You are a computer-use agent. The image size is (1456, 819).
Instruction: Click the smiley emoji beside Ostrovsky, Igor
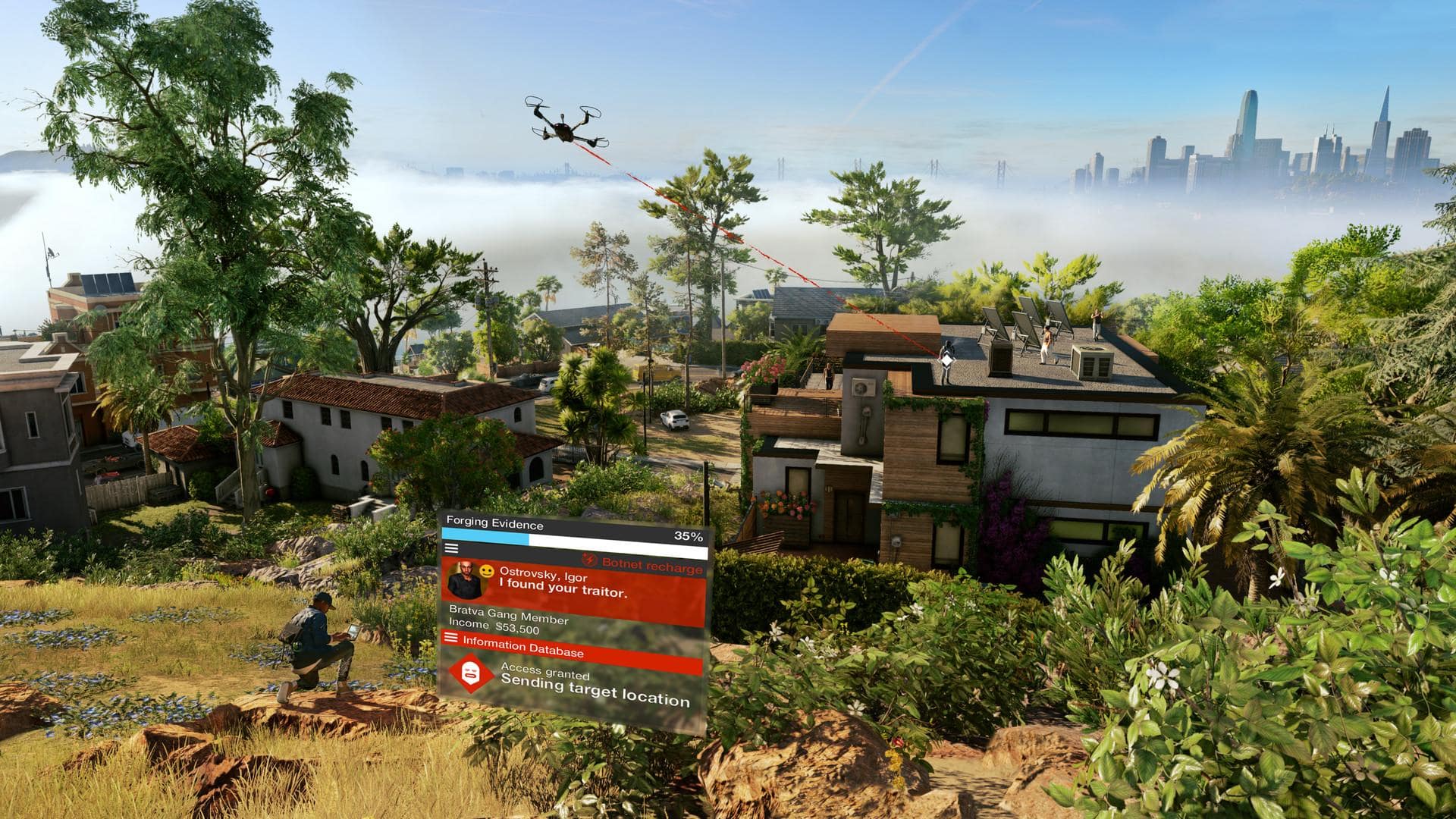tap(487, 573)
